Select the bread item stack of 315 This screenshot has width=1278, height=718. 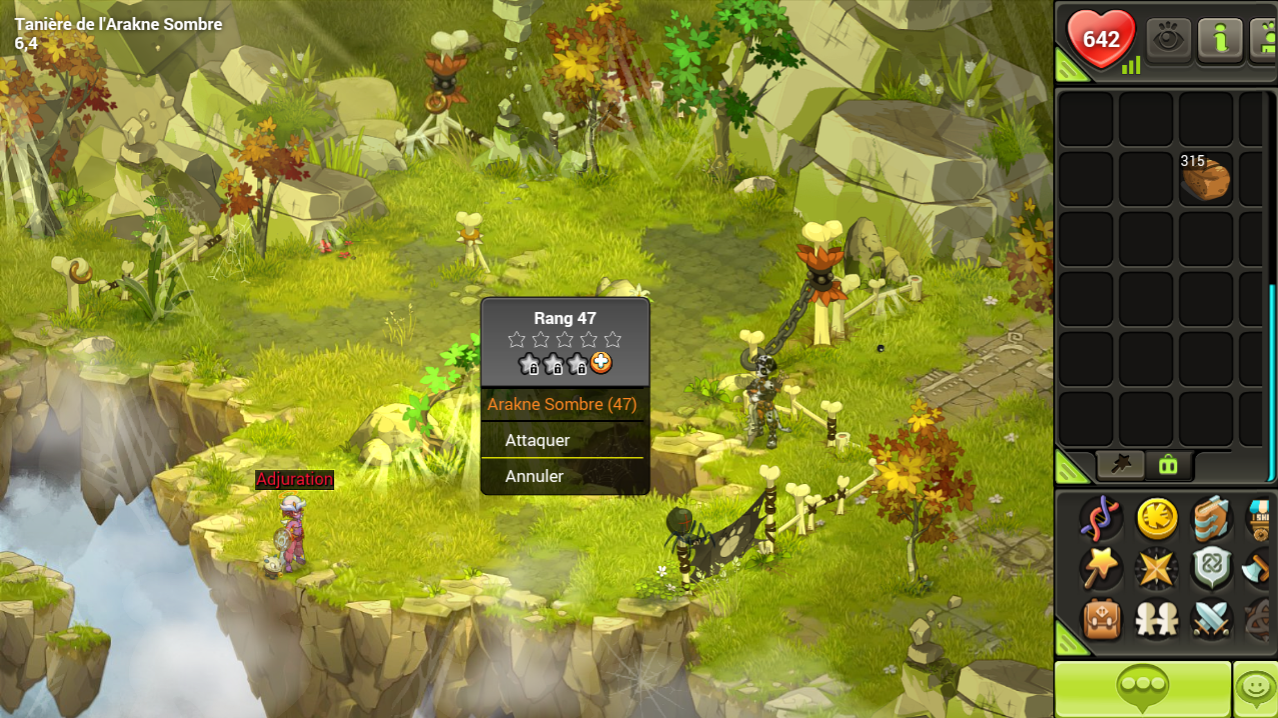(1205, 178)
